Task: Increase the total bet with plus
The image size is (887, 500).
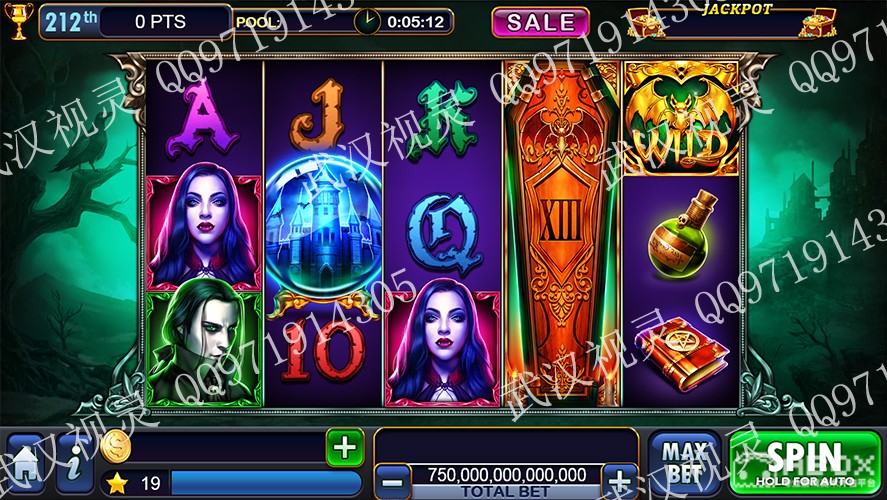Action: point(620,478)
